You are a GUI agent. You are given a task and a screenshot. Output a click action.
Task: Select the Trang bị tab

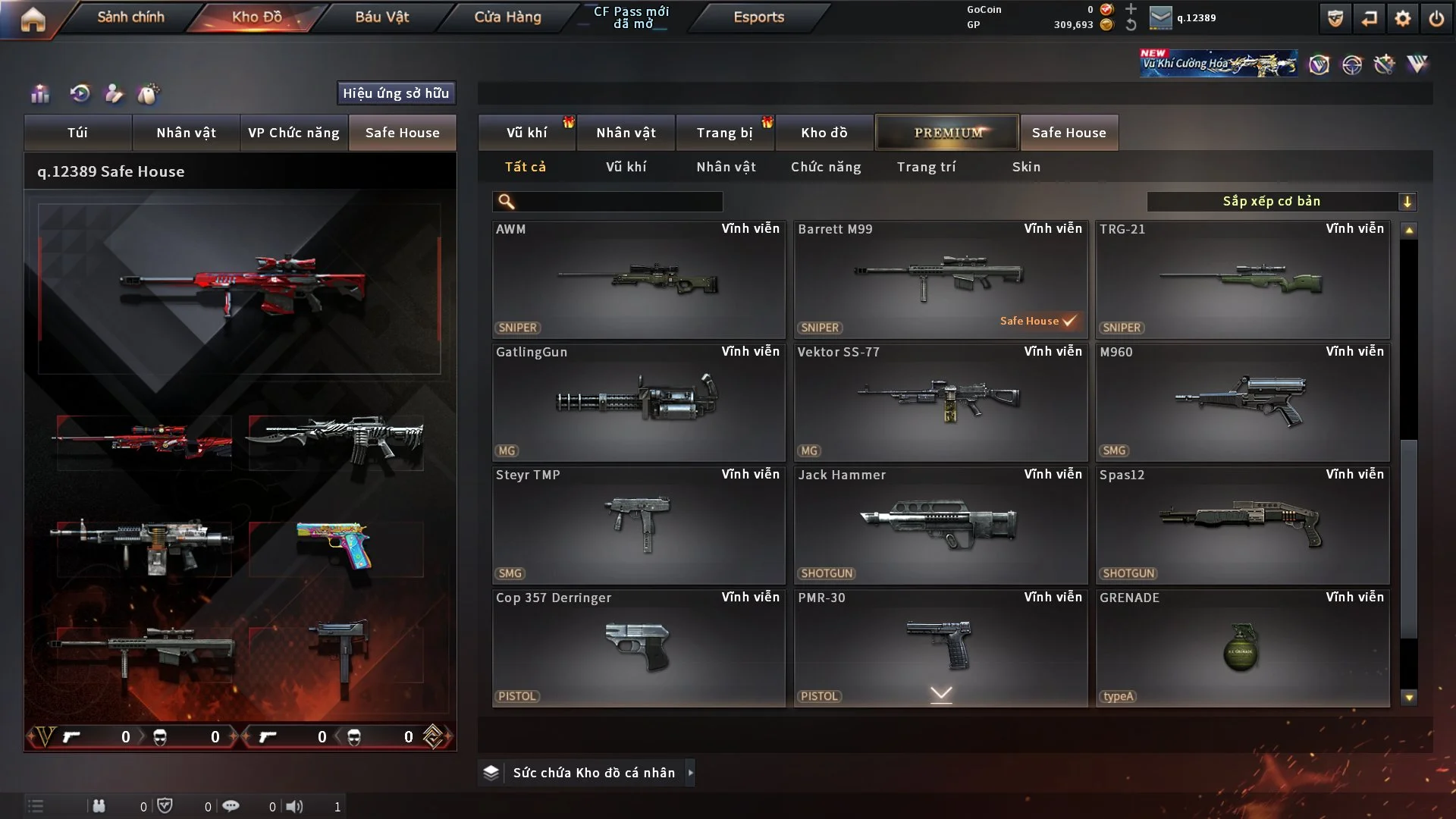coord(724,133)
